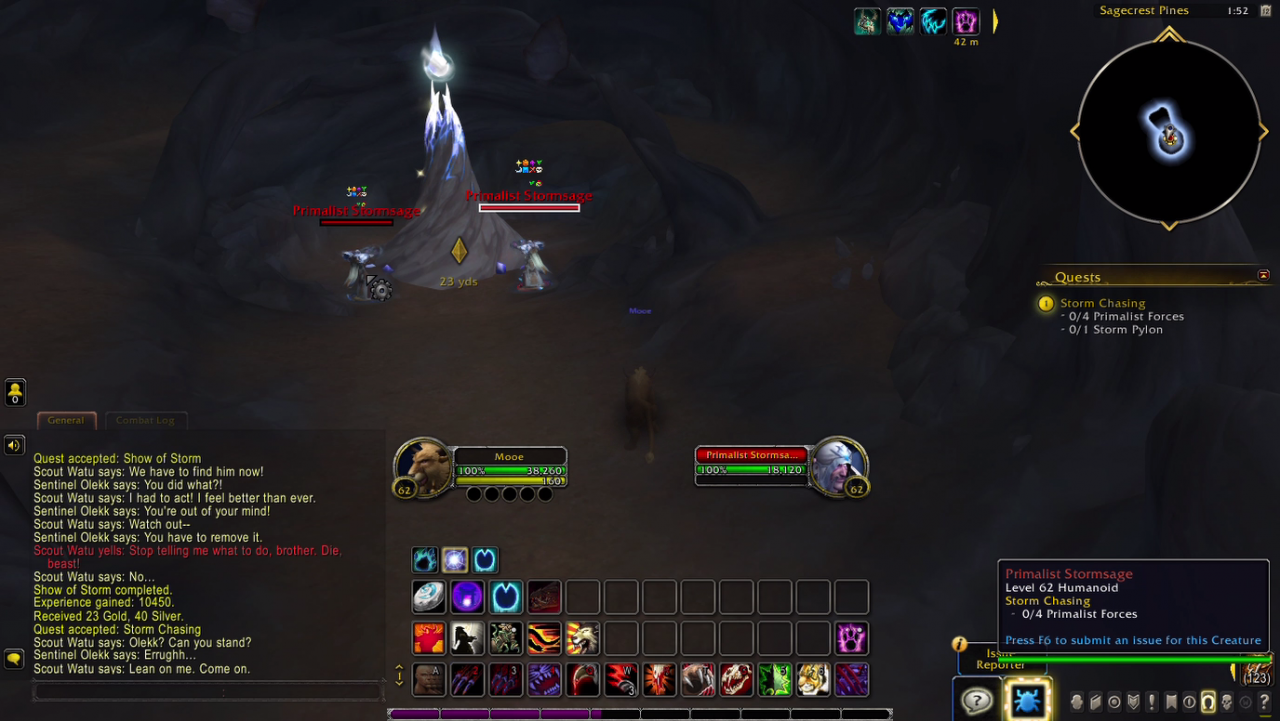Collapse the Quests tracker panel
Screen dimensions: 1280x721
[1263, 275]
